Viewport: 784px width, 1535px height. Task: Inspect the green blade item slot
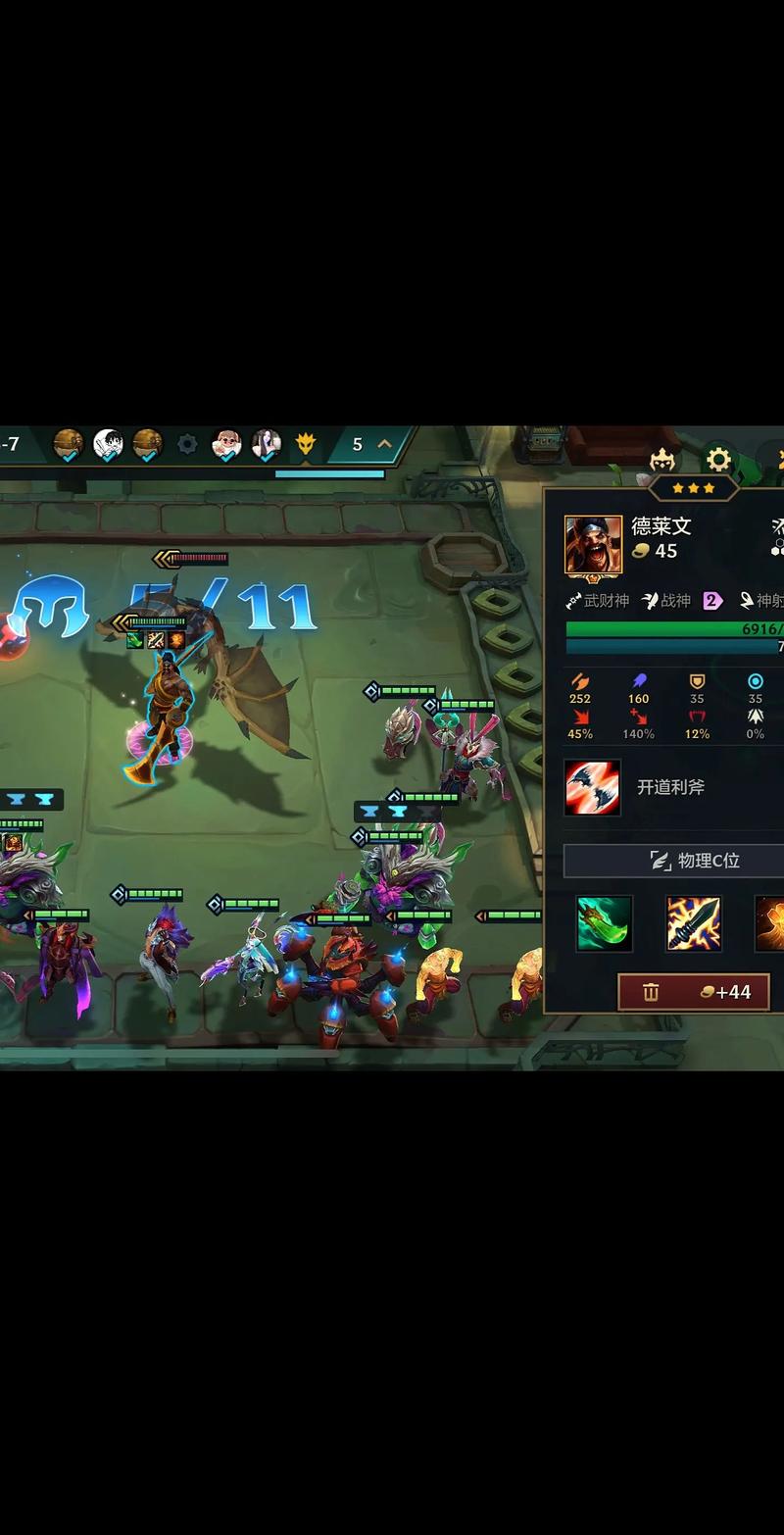click(604, 923)
